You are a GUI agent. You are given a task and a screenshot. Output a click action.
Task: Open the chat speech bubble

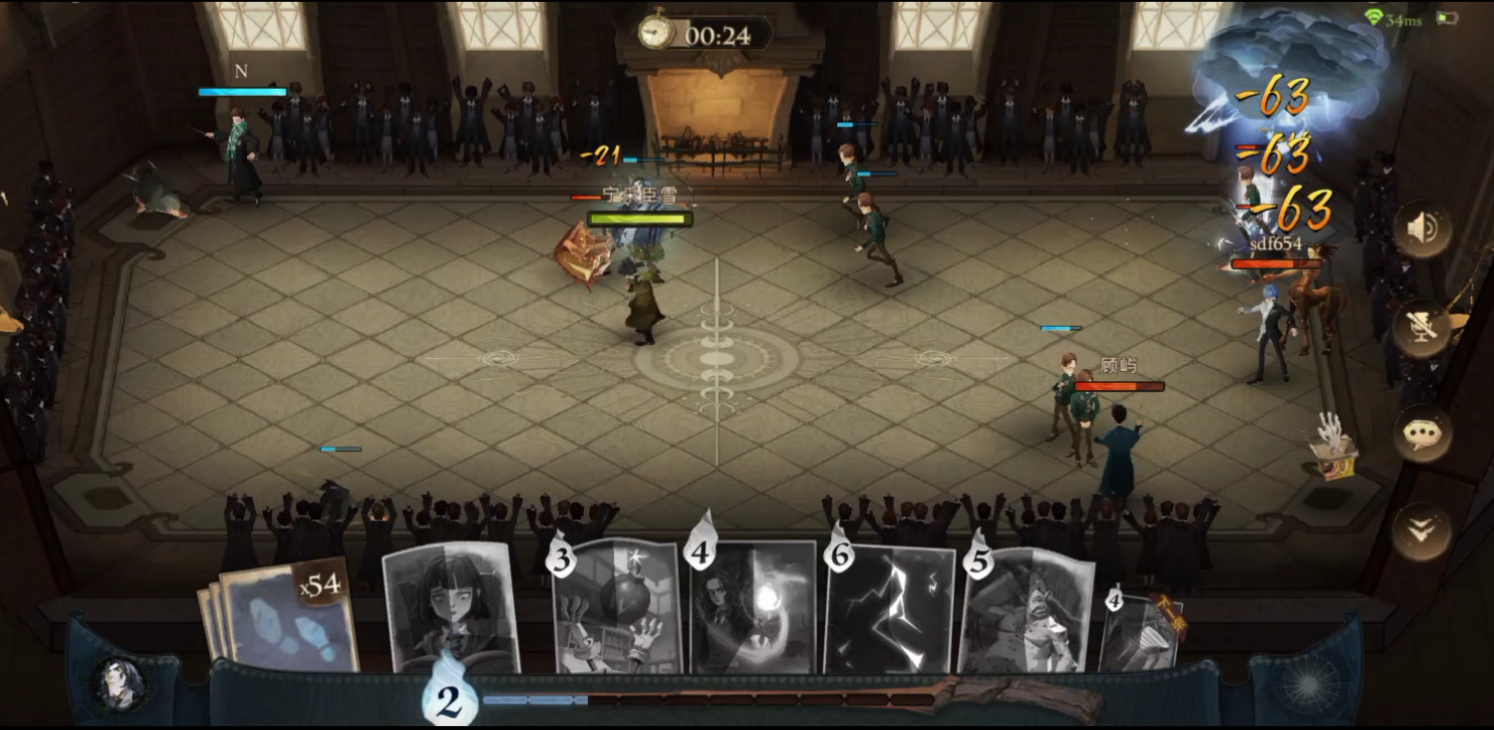tap(1421, 432)
